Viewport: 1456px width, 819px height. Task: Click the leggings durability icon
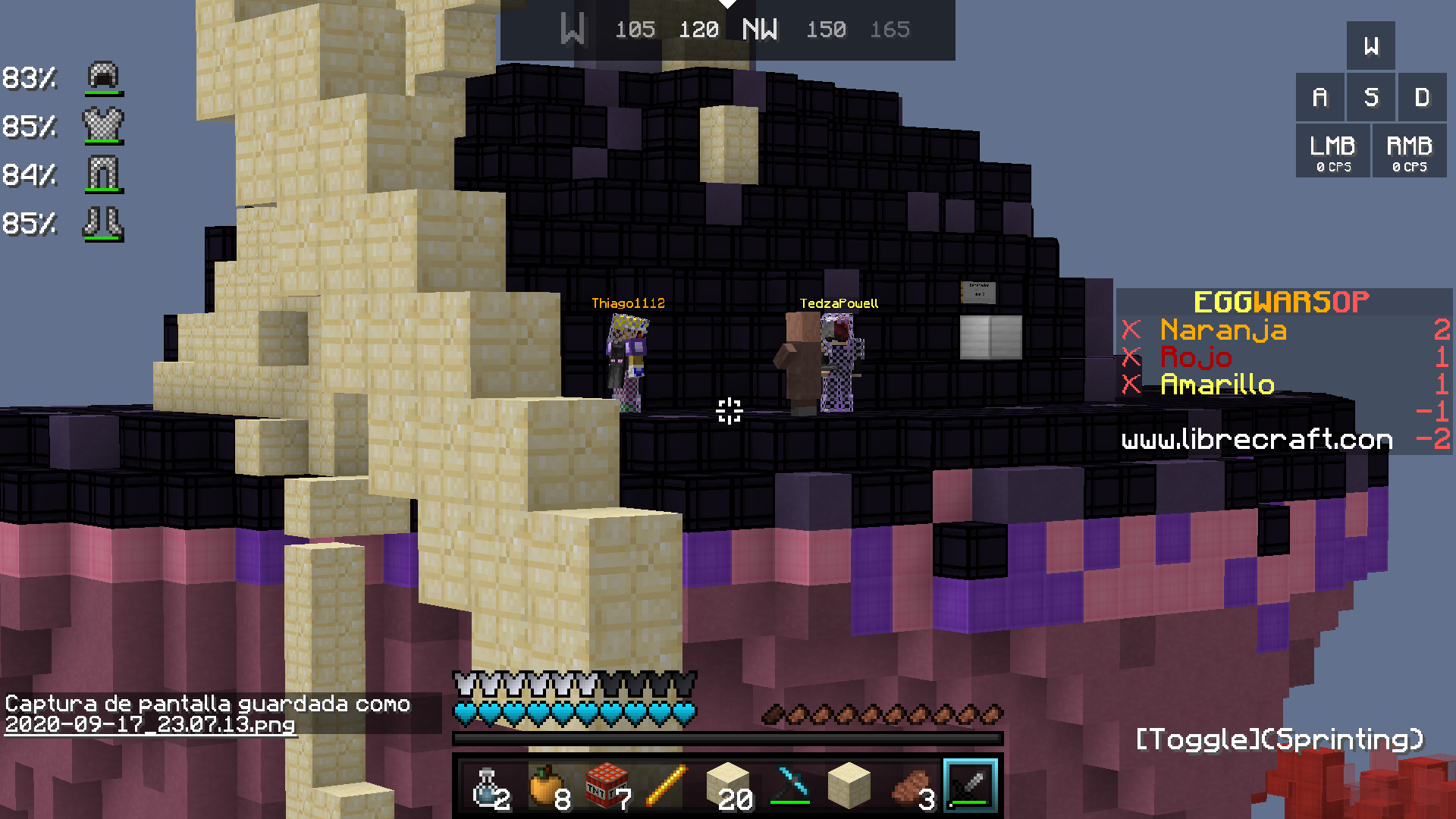point(103,174)
